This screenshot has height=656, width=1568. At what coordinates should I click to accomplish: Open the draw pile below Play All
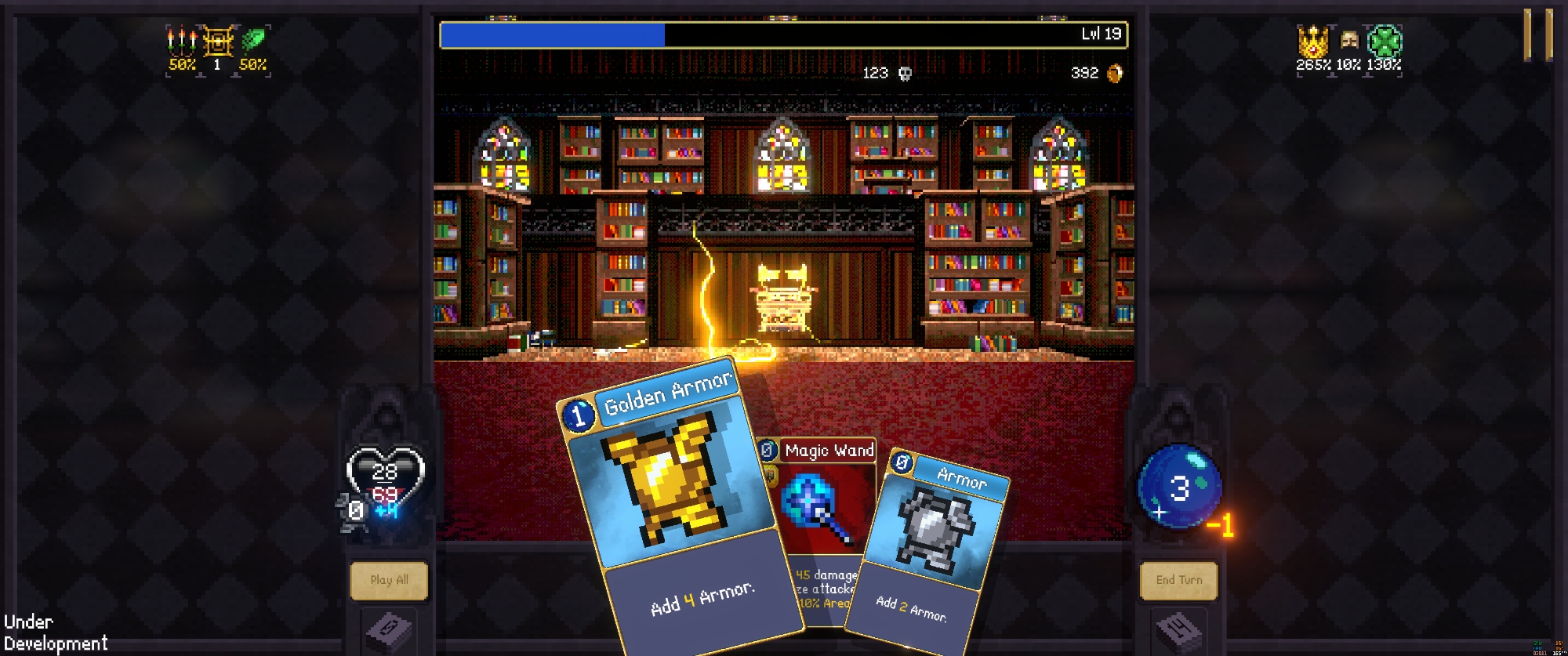[x=389, y=630]
